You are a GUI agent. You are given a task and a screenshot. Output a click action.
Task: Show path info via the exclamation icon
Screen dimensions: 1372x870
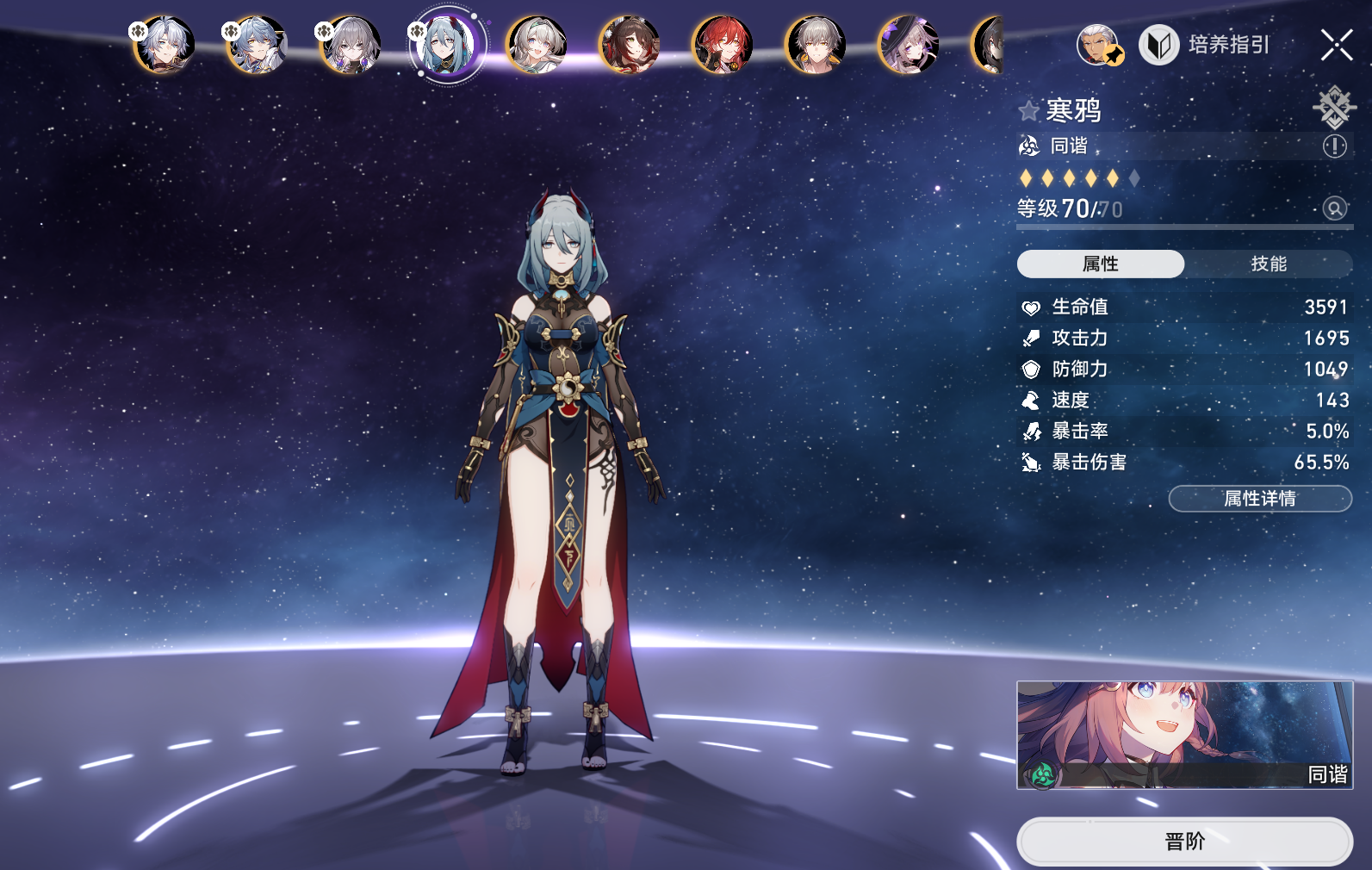click(x=1334, y=146)
